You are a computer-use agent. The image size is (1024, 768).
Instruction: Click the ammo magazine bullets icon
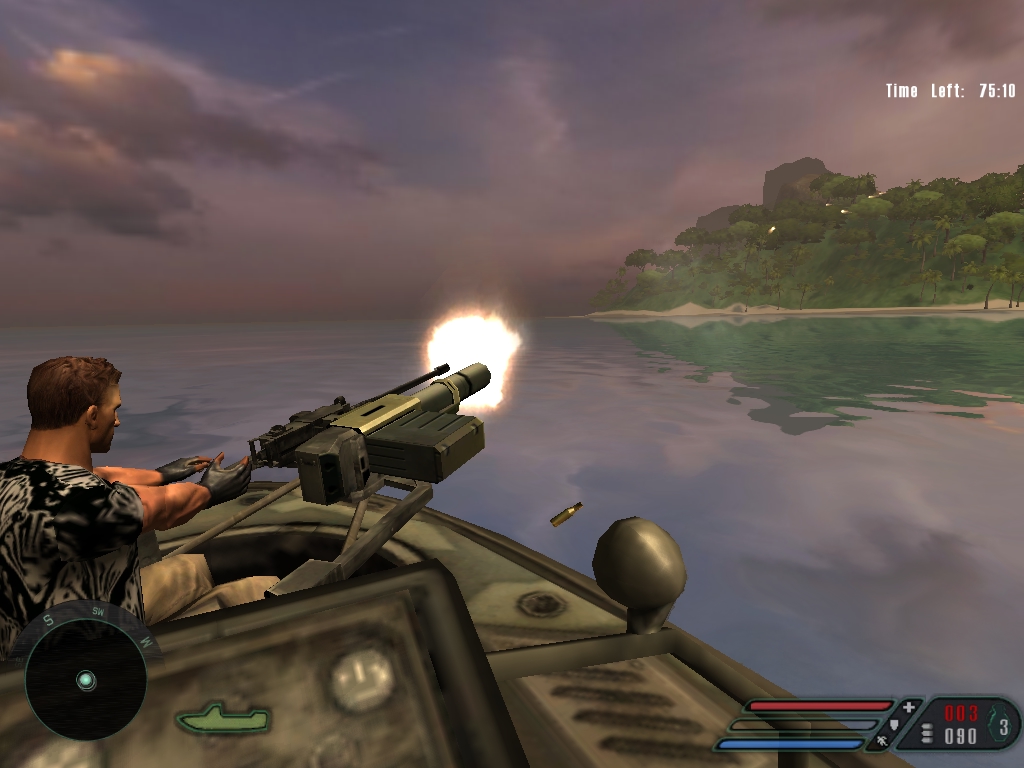click(x=926, y=734)
